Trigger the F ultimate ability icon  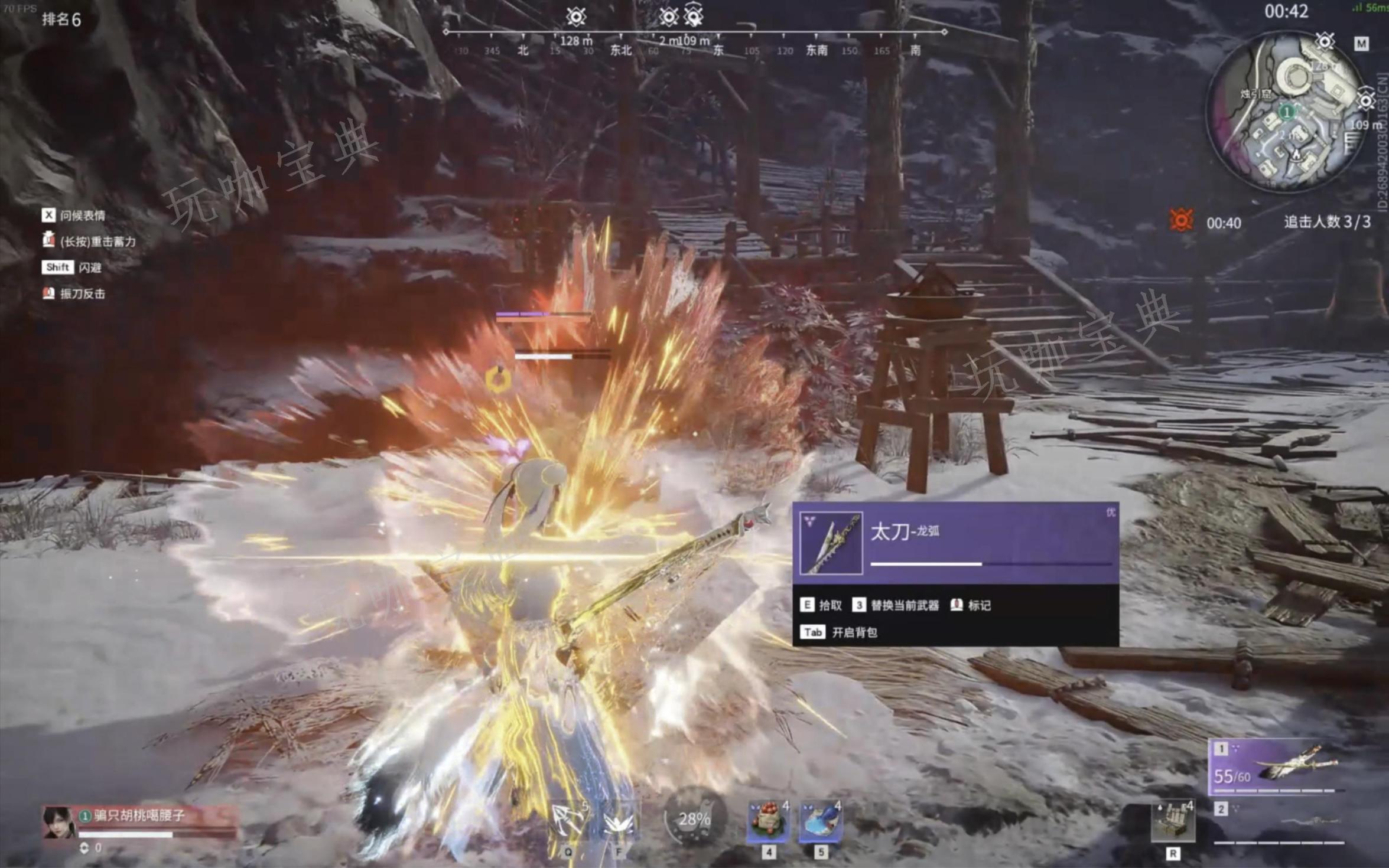pyautogui.click(x=619, y=821)
